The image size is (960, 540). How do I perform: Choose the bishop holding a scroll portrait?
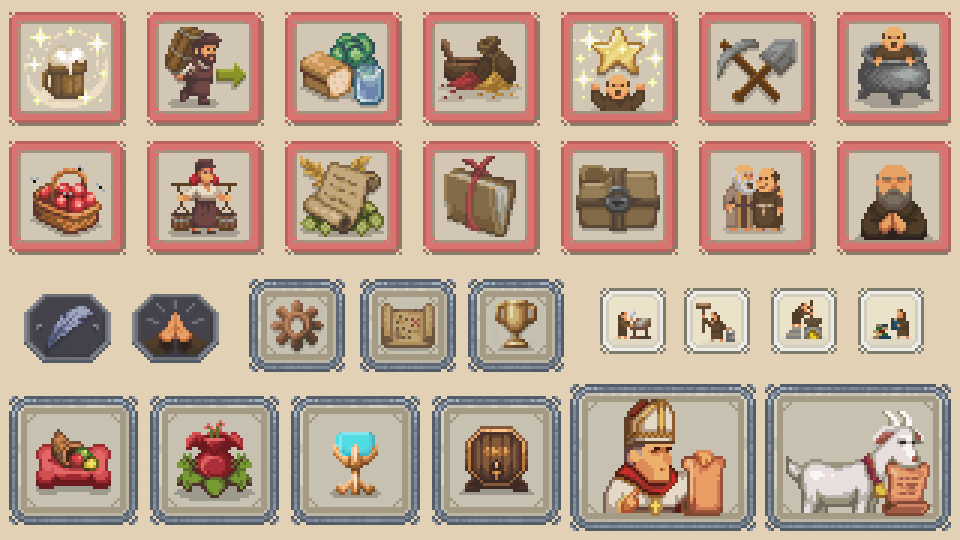pyautogui.click(x=663, y=458)
